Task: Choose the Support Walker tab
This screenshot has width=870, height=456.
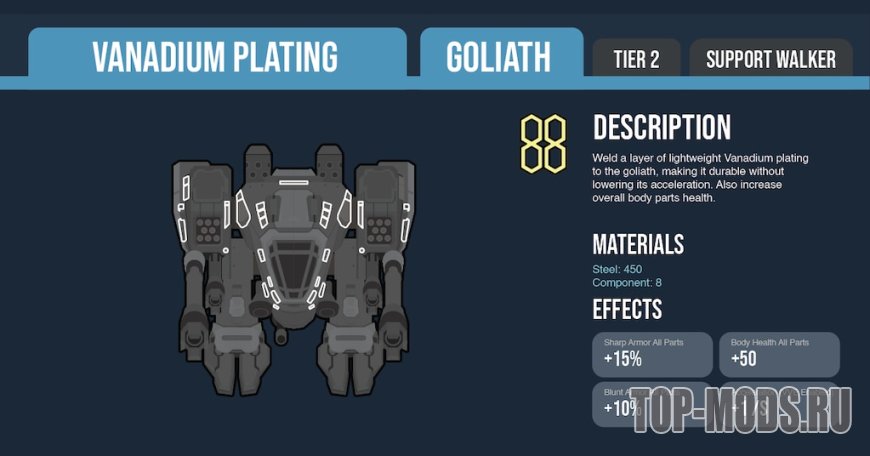Action: point(770,59)
